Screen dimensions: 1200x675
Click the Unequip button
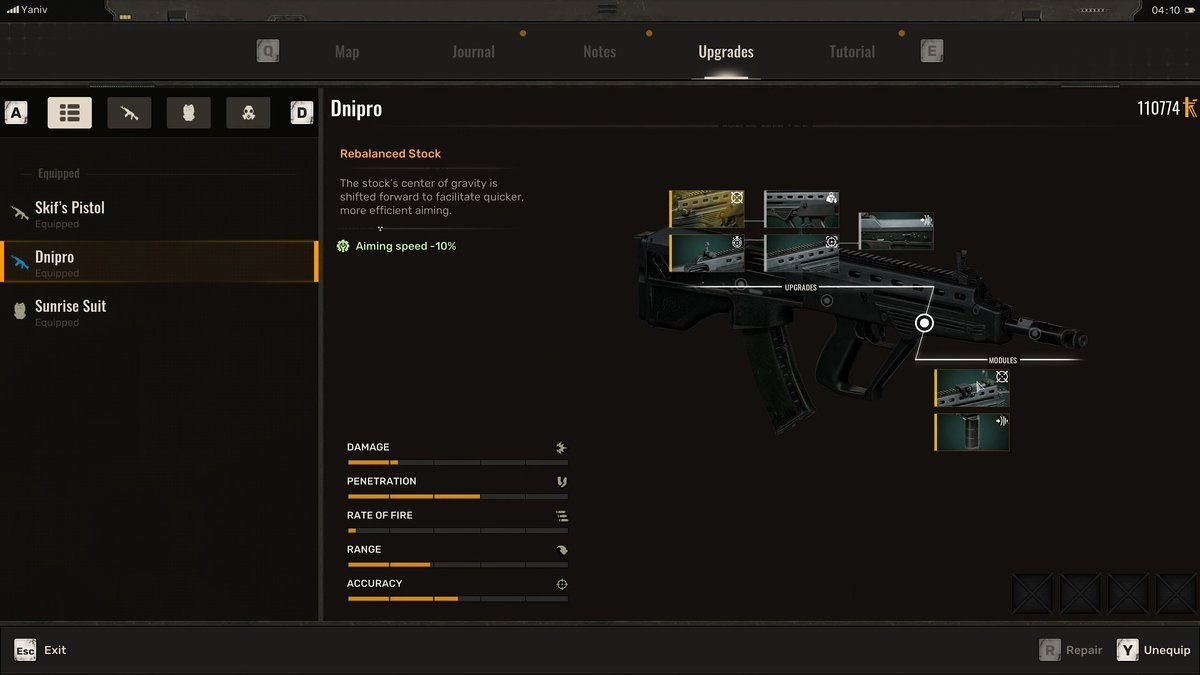(x=1156, y=650)
